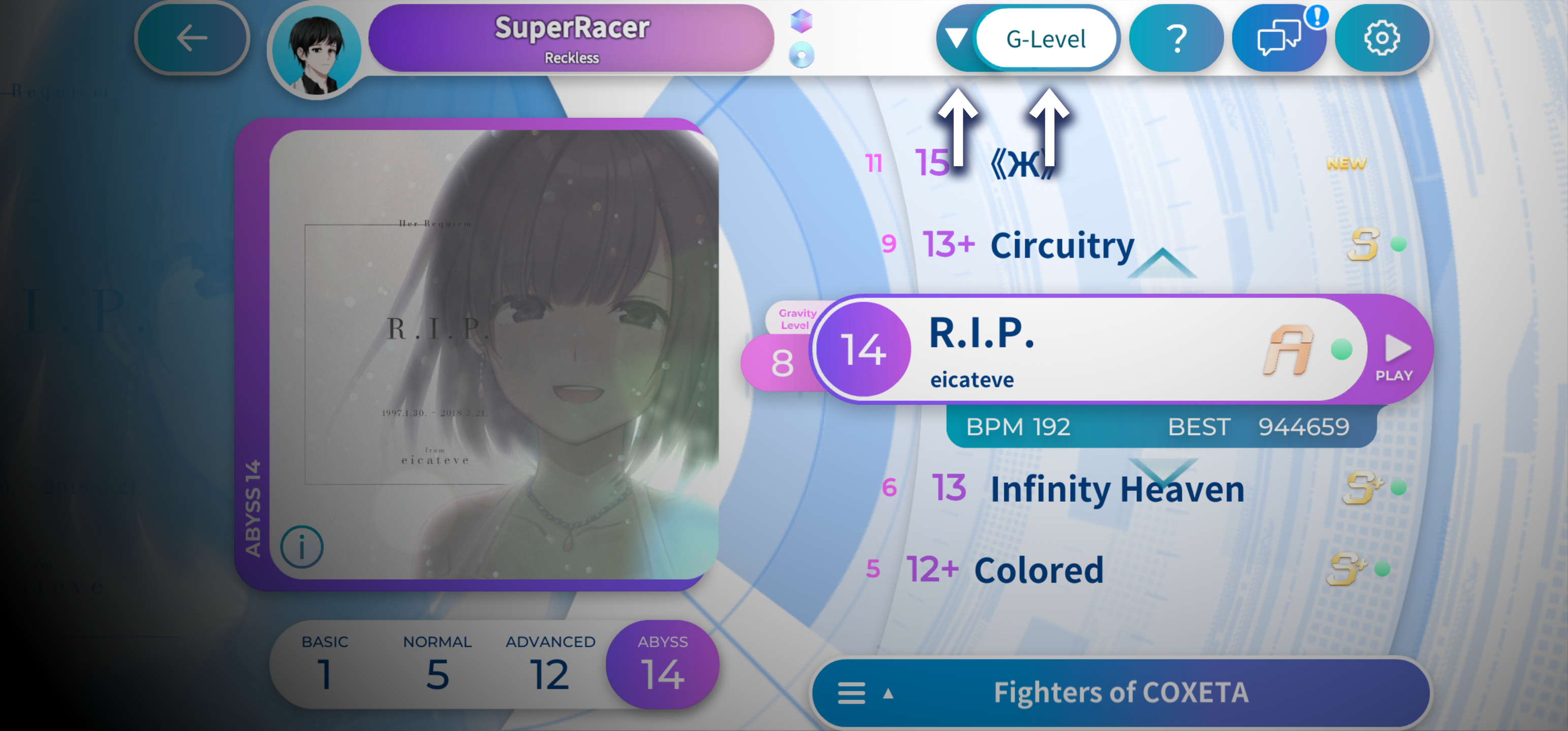The height and width of the screenshot is (731, 1568).
Task: Toggle the sort order triangle
Action: coord(956,39)
